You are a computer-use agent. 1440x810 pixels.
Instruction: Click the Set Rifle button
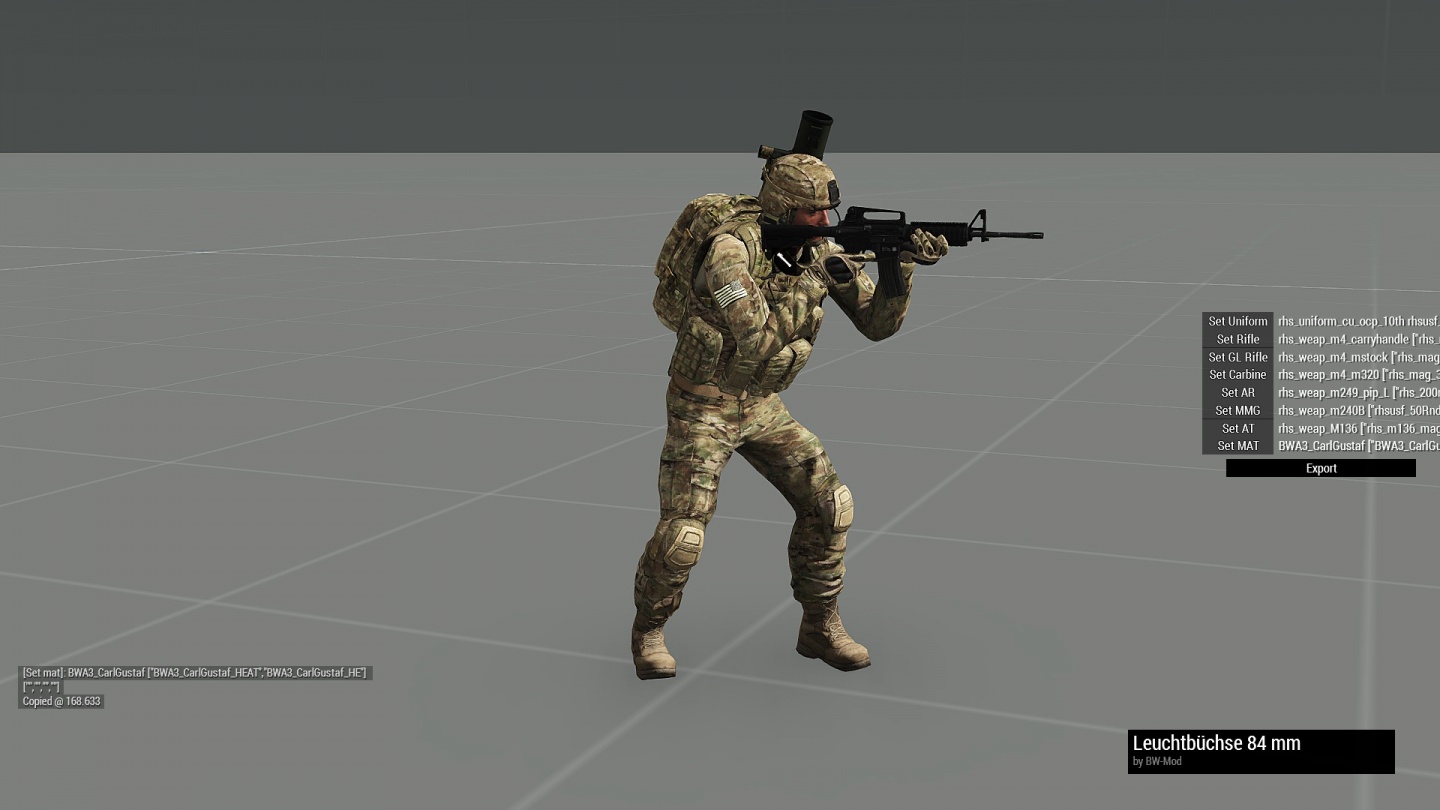[1237, 339]
